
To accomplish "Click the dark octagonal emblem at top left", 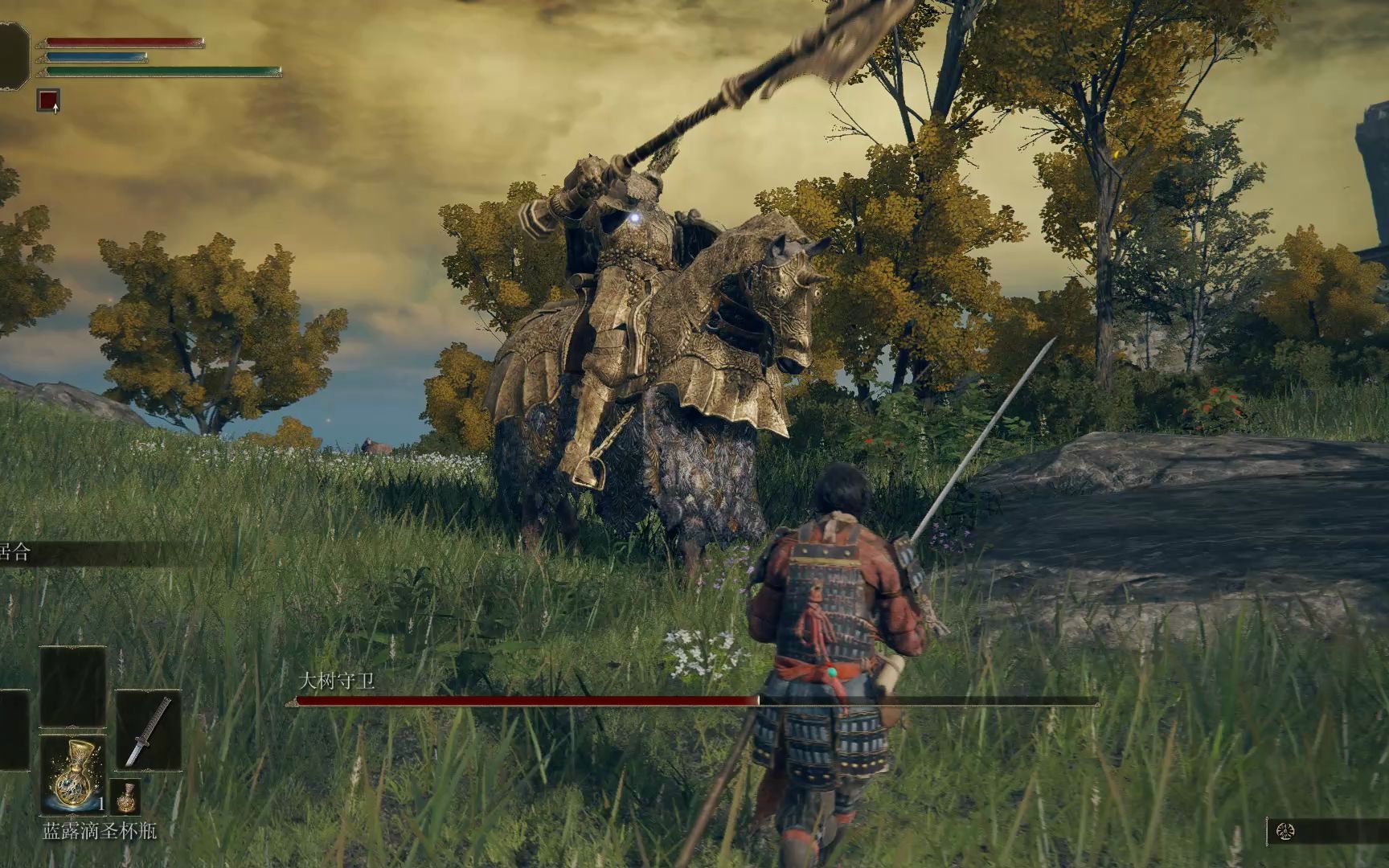I will (11, 53).
